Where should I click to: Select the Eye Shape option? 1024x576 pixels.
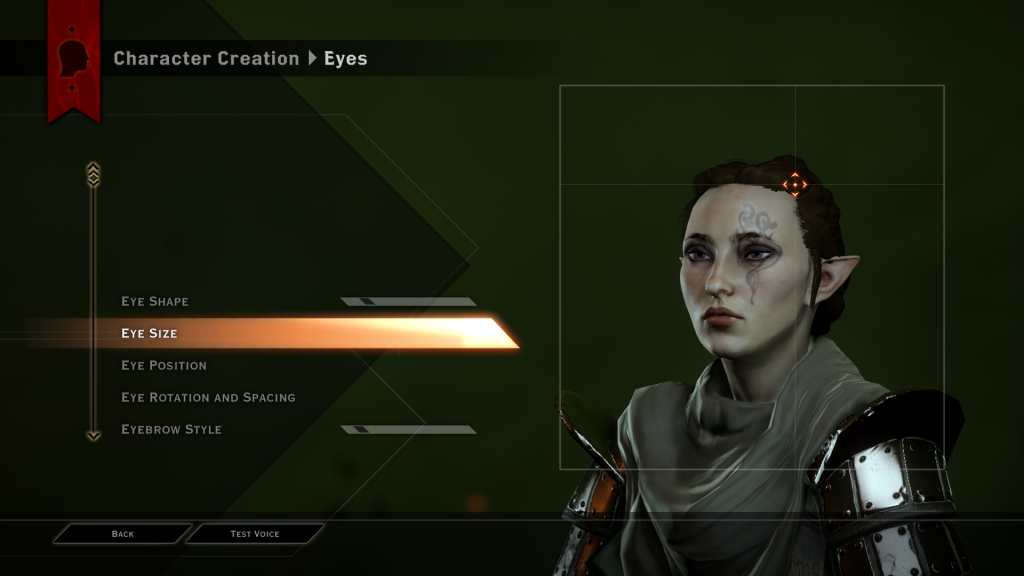155,301
